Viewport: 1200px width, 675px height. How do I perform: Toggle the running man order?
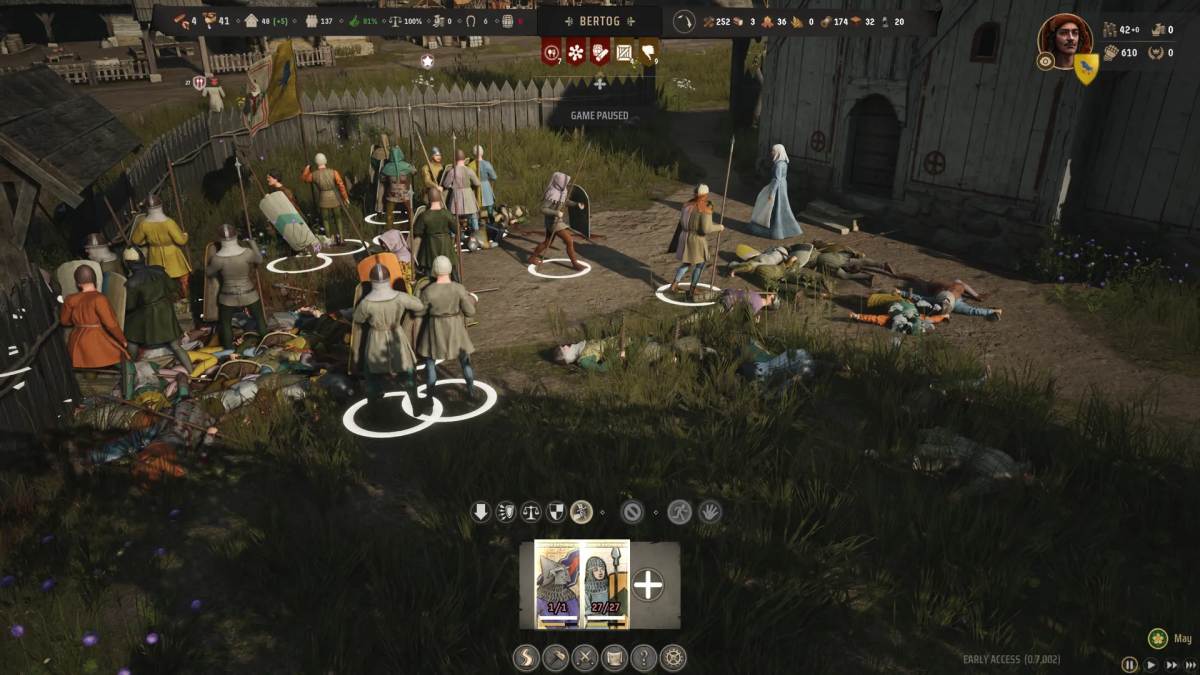[680, 512]
